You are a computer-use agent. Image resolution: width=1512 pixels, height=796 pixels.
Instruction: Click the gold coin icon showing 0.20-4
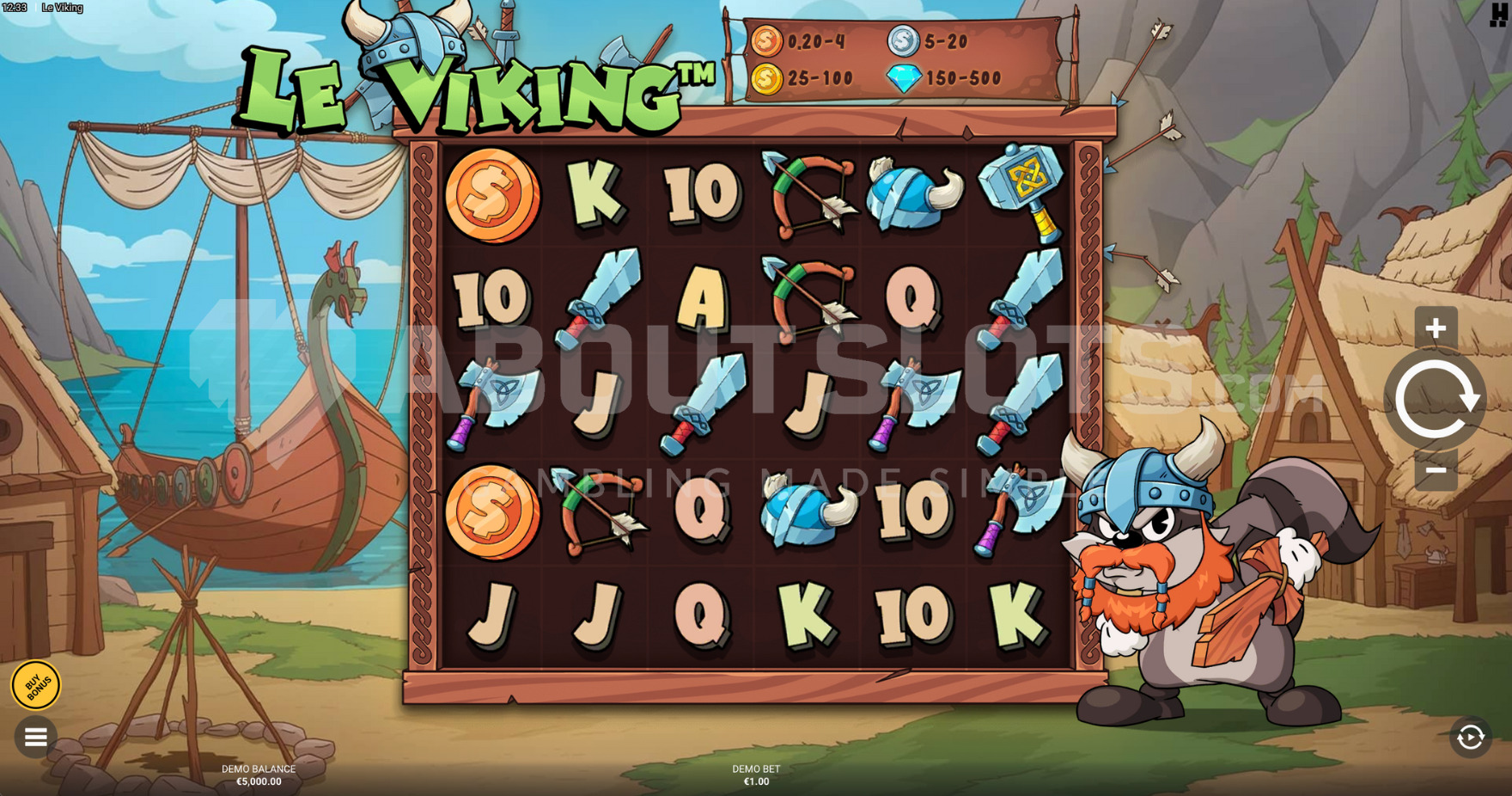click(766, 40)
